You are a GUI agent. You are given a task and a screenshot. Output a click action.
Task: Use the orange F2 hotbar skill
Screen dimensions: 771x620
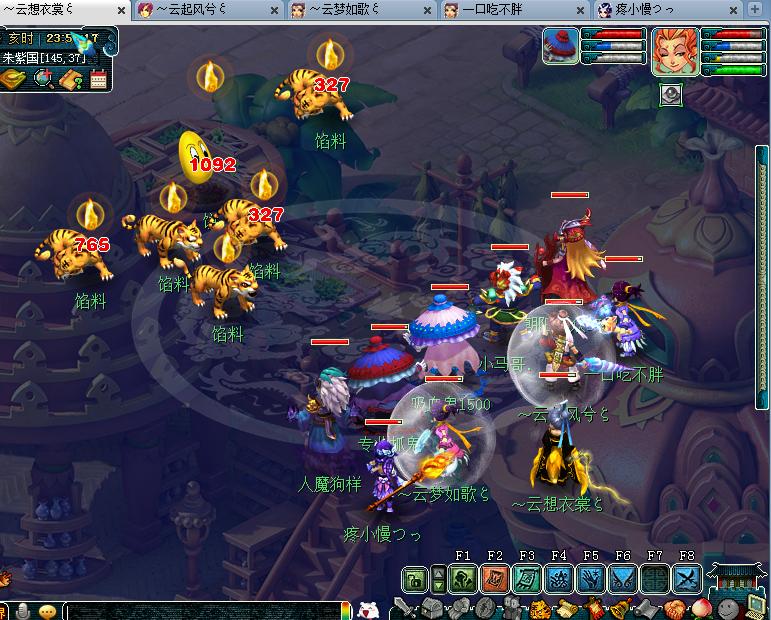coord(494,578)
